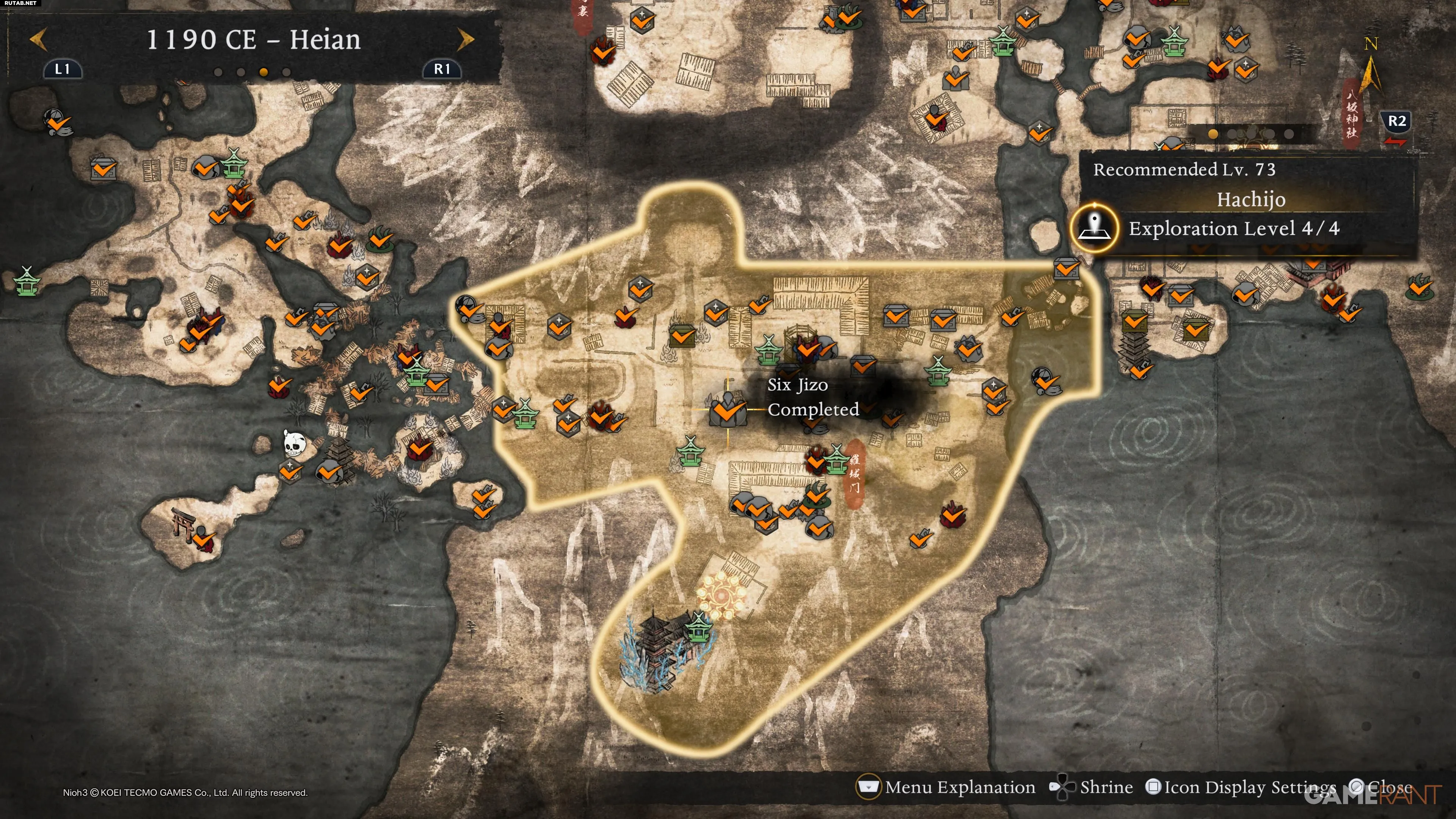Switch to the next era with right arrow
The width and height of the screenshot is (1456, 819).
pyautogui.click(x=465, y=39)
